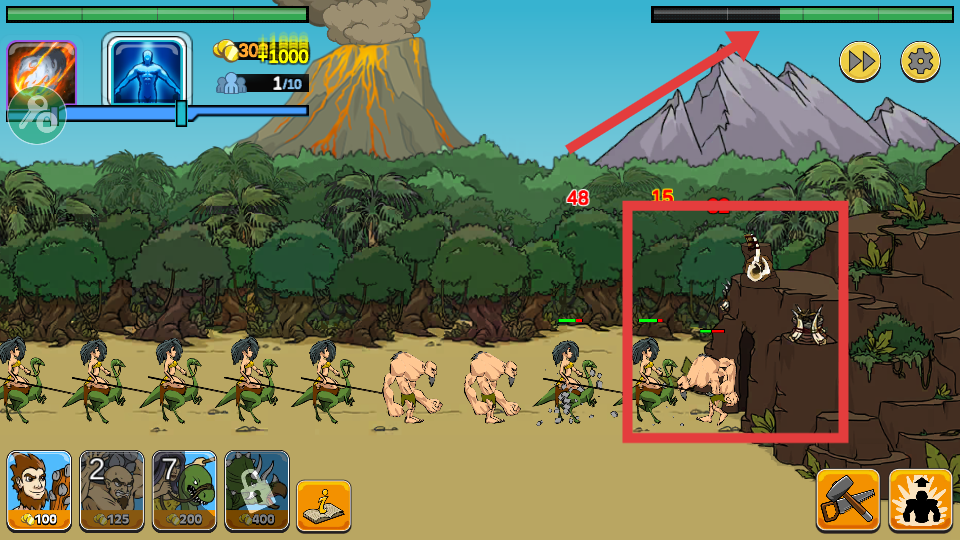Toggle fast-forward game speed

(859, 62)
